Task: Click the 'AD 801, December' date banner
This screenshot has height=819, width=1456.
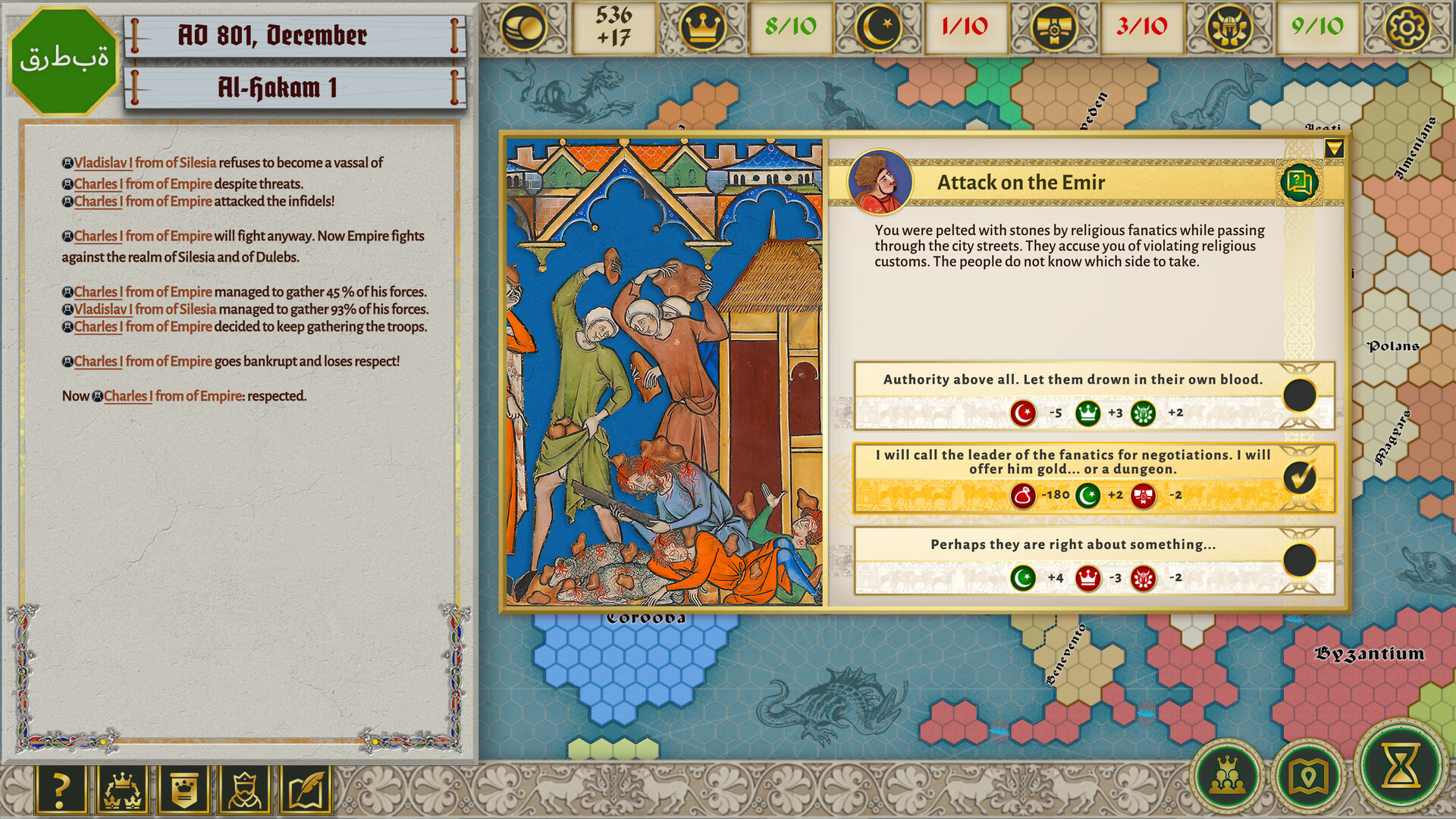Action: [273, 35]
